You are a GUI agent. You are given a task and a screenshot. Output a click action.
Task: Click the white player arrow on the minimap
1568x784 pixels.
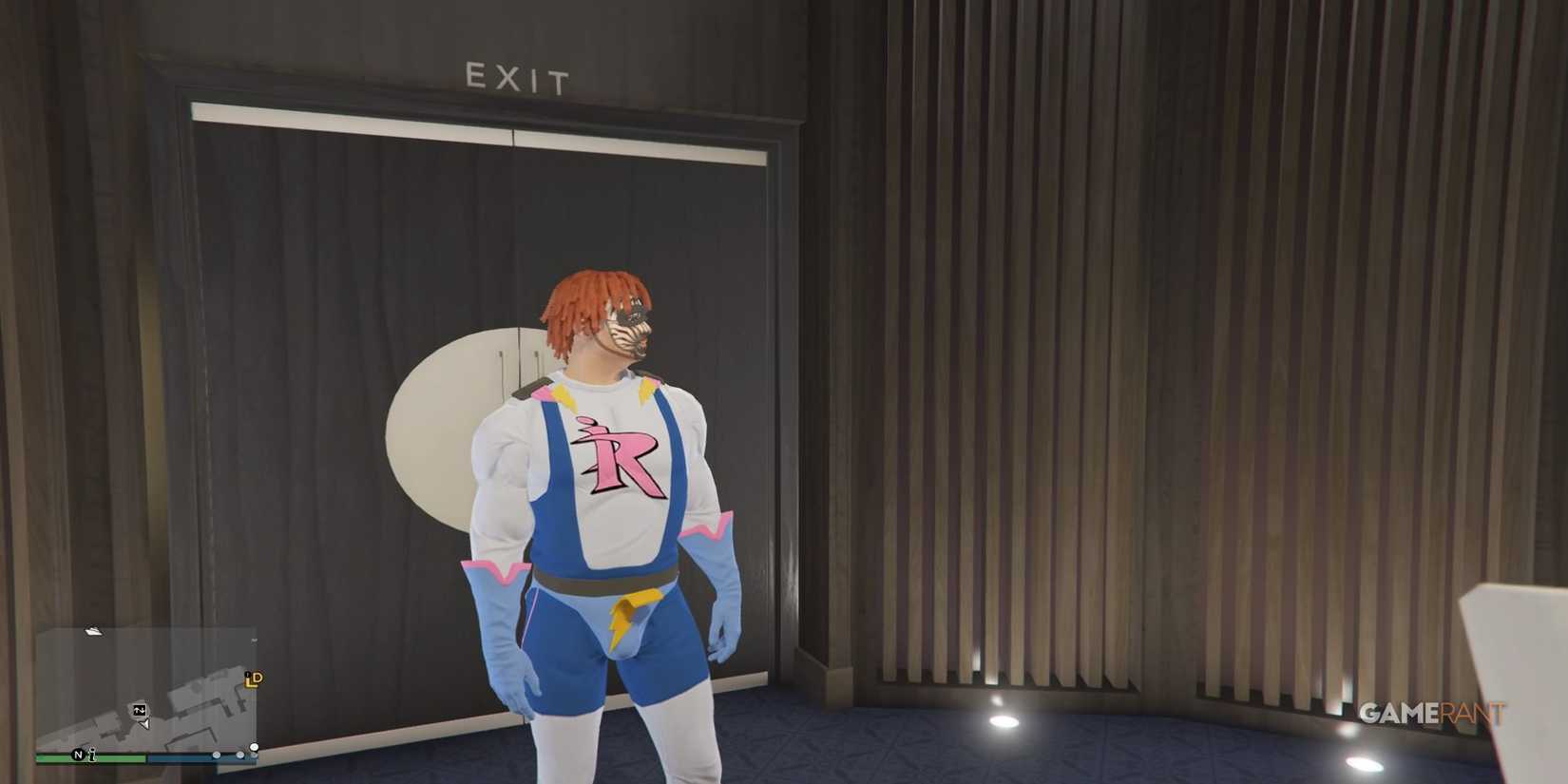tap(143, 723)
